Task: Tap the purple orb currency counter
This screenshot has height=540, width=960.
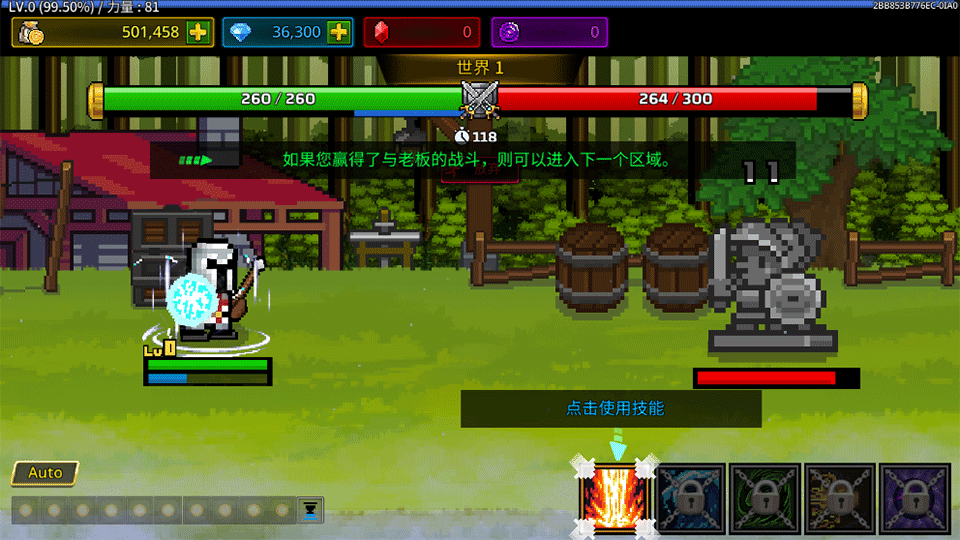Action: (550, 32)
